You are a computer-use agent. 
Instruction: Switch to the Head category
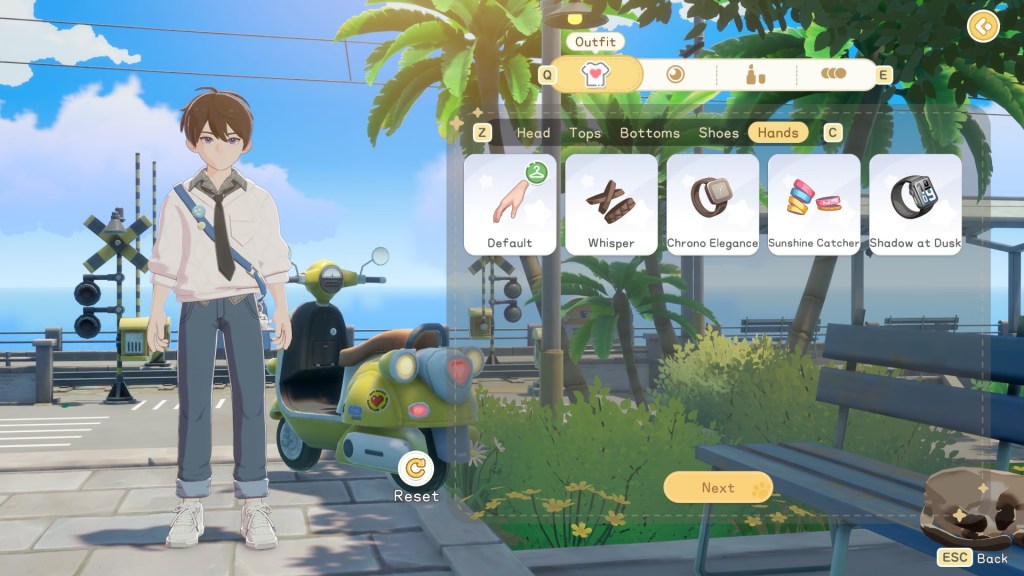[x=533, y=133]
